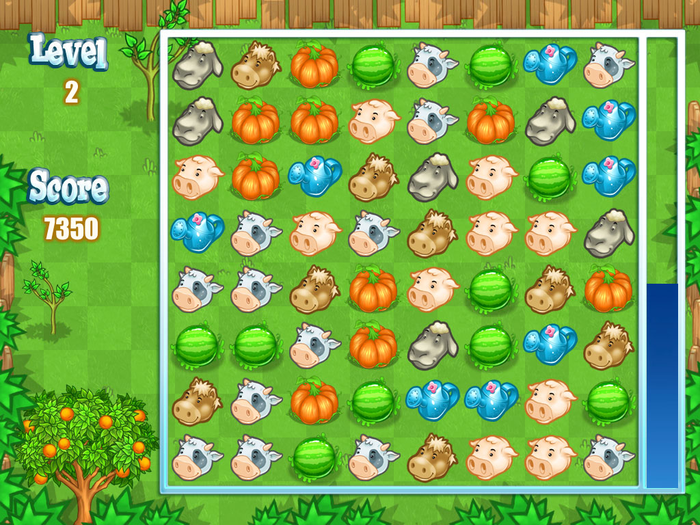
Task: Select the watermelon tile in the bottom row
Action: tap(314, 458)
